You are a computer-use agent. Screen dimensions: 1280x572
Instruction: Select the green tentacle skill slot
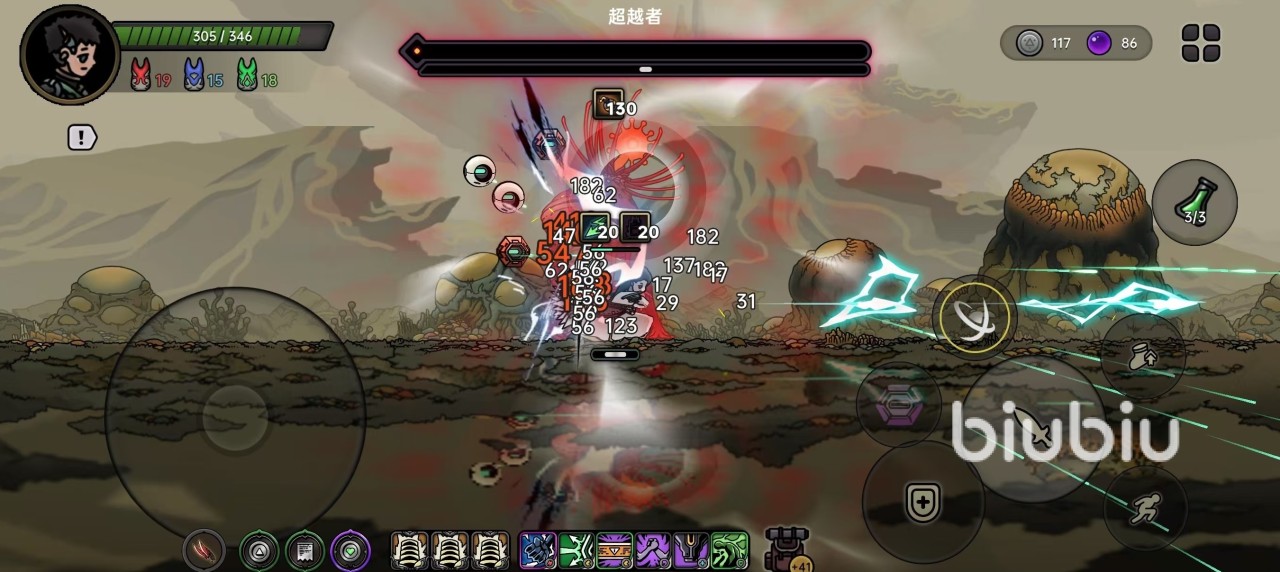coord(730,550)
